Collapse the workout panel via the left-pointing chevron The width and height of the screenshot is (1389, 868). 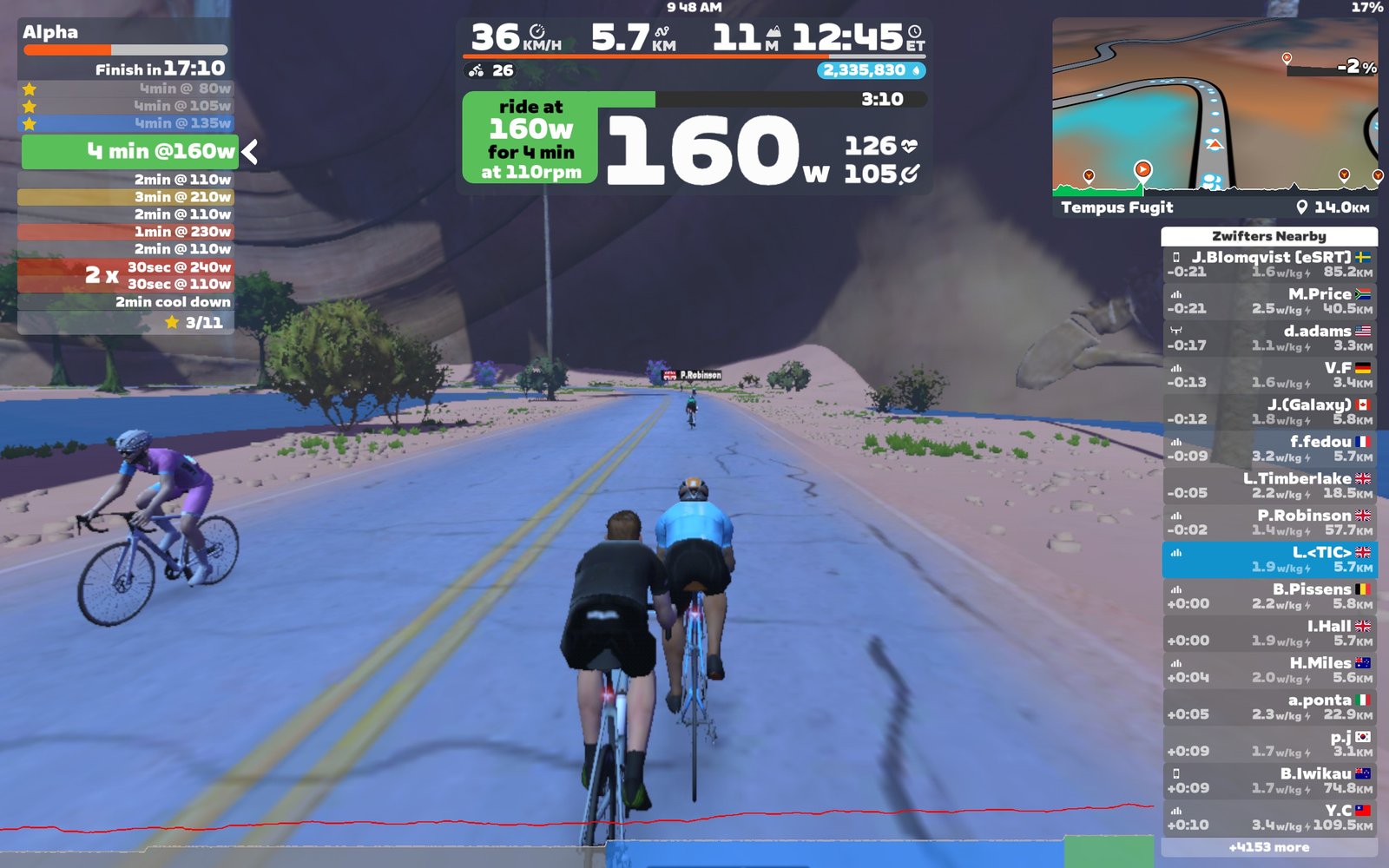click(248, 151)
